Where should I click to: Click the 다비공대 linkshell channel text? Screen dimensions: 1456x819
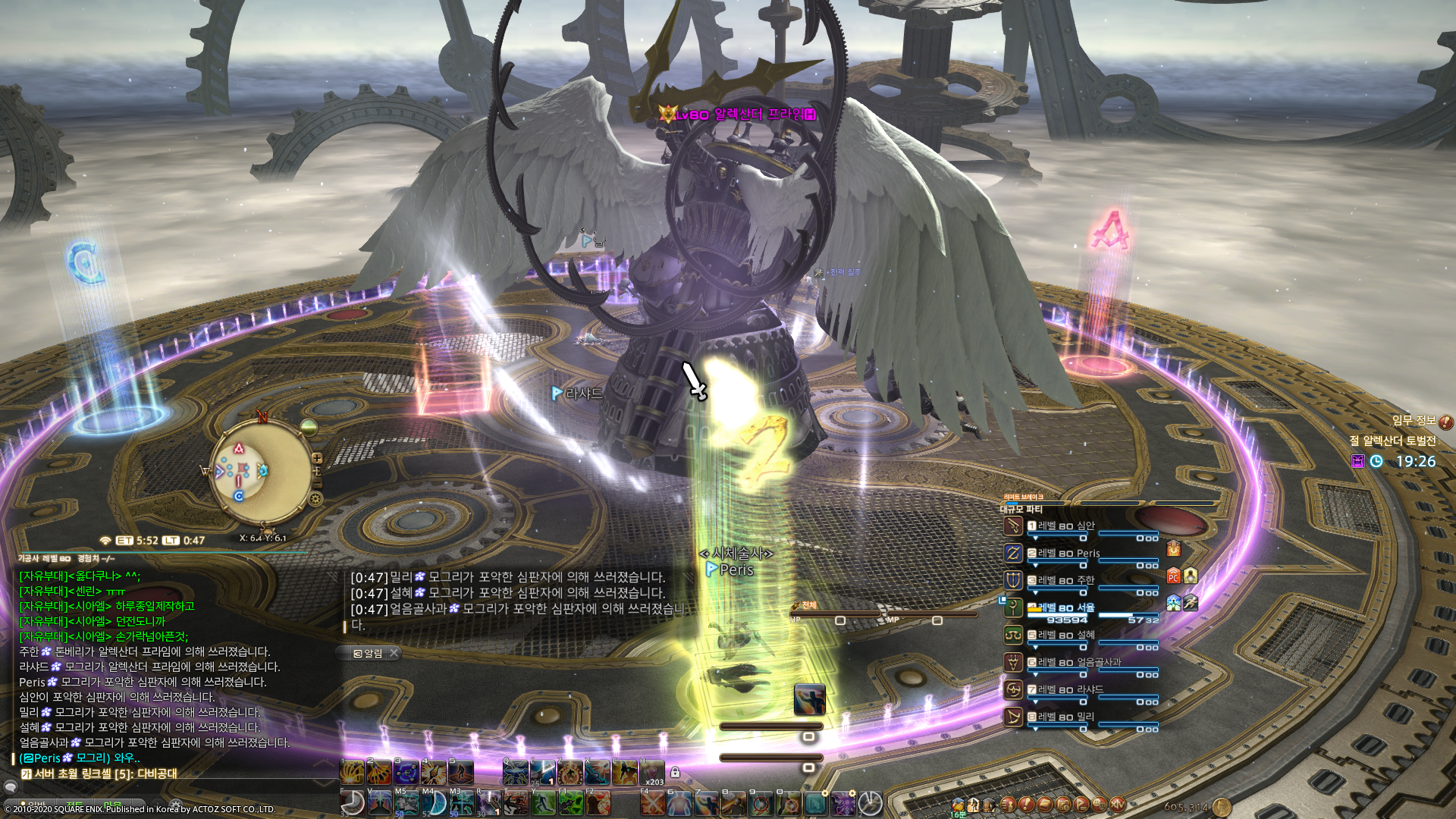[x=156, y=773]
